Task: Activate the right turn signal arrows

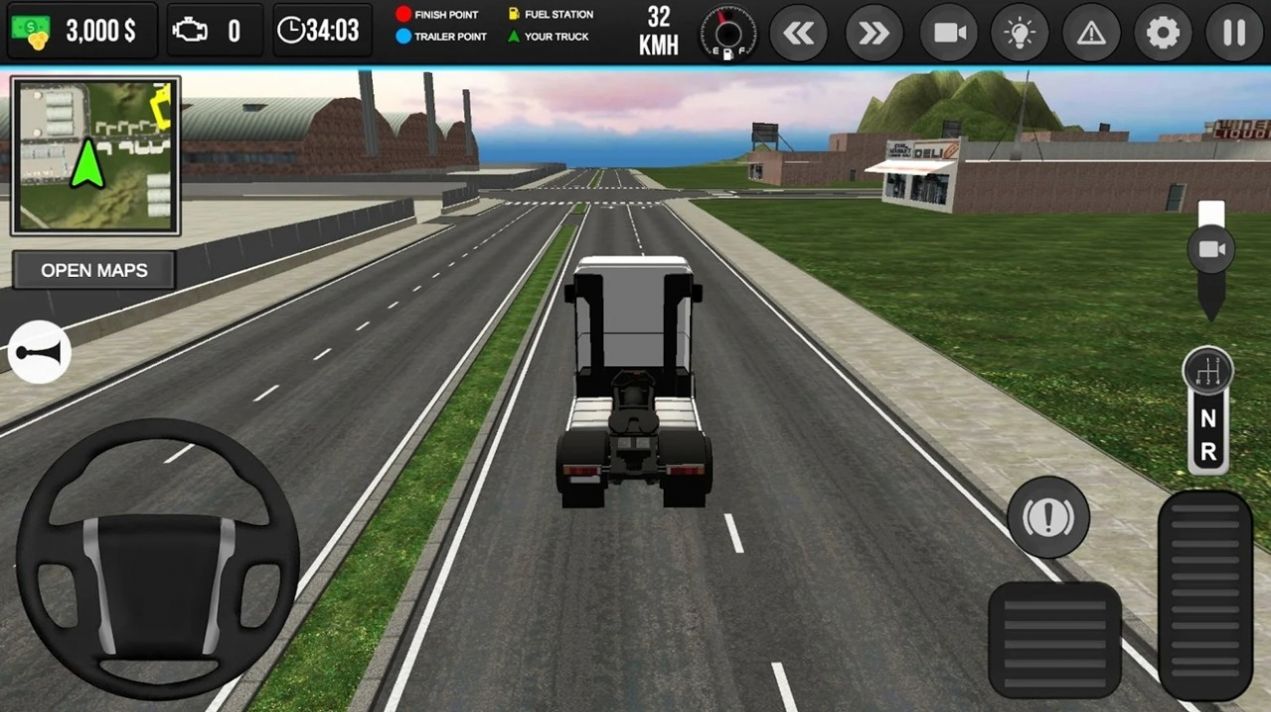Action: pyautogui.click(x=874, y=33)
